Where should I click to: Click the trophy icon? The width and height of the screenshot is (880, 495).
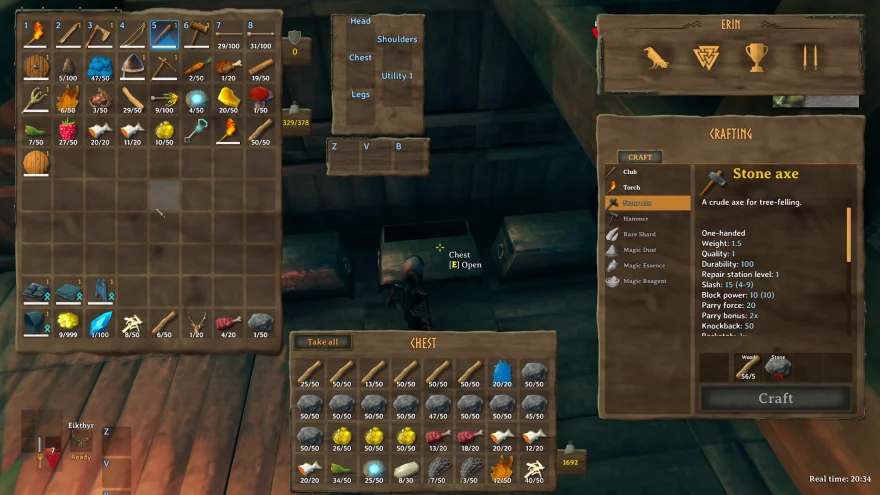tap(755, 57)
